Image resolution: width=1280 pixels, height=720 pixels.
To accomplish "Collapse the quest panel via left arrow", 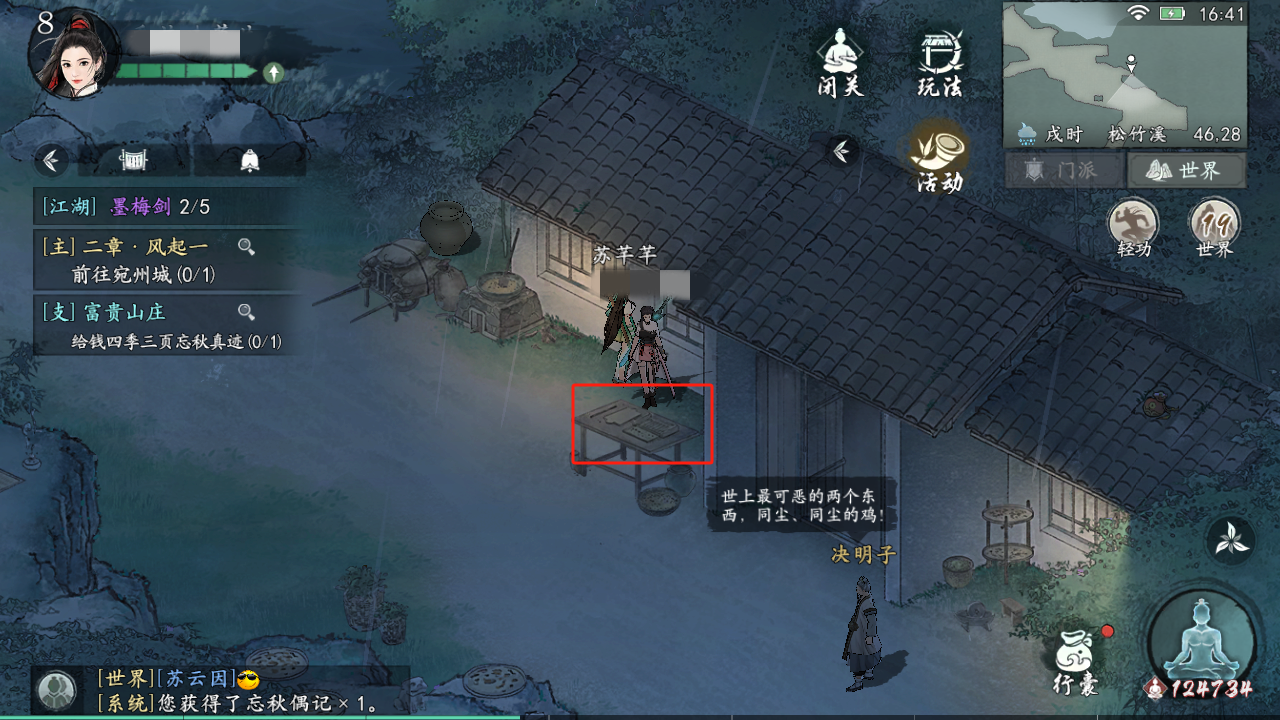I will [49, 160].
